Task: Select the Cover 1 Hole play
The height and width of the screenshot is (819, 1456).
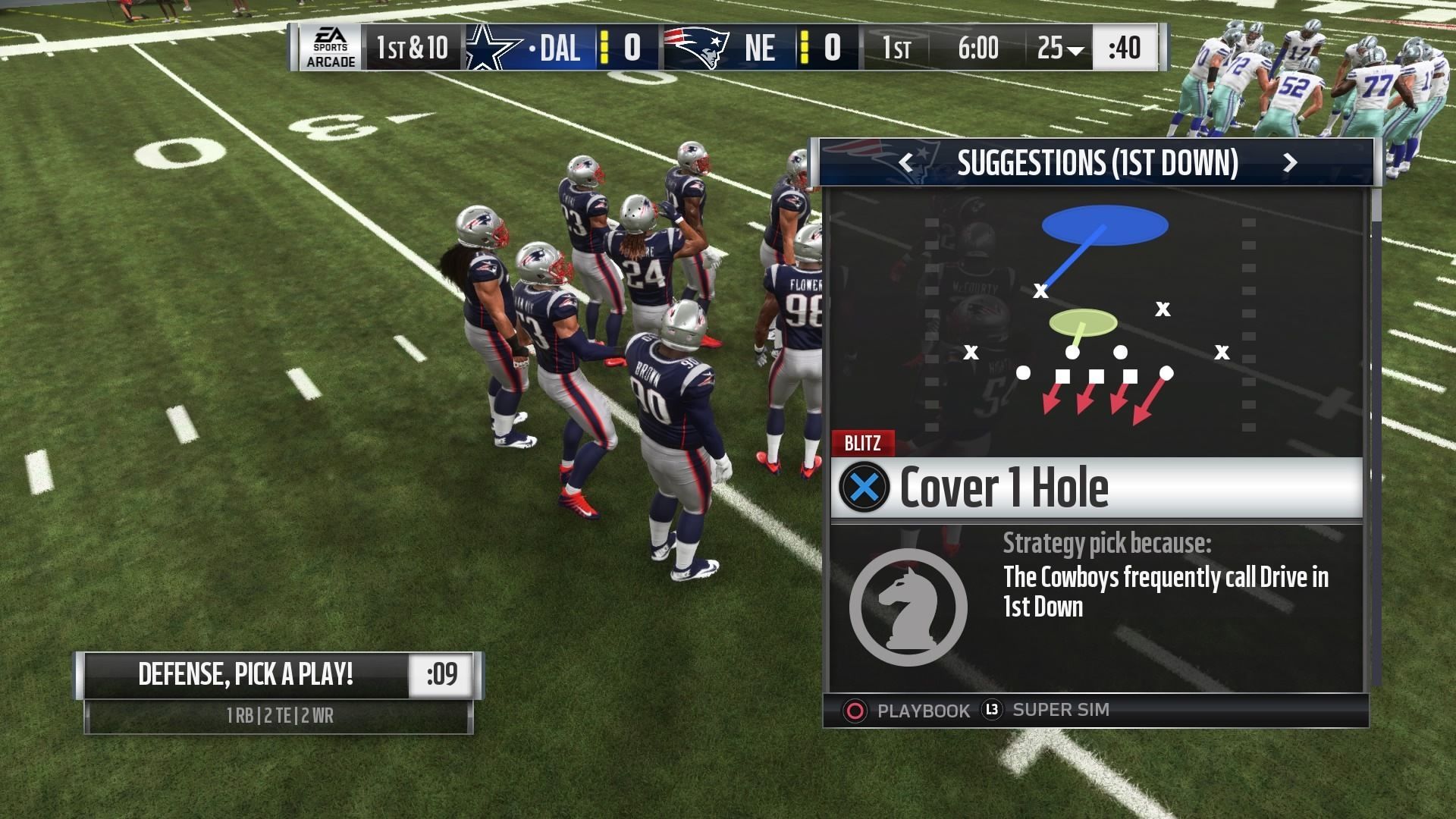Action: point(1096,488)
